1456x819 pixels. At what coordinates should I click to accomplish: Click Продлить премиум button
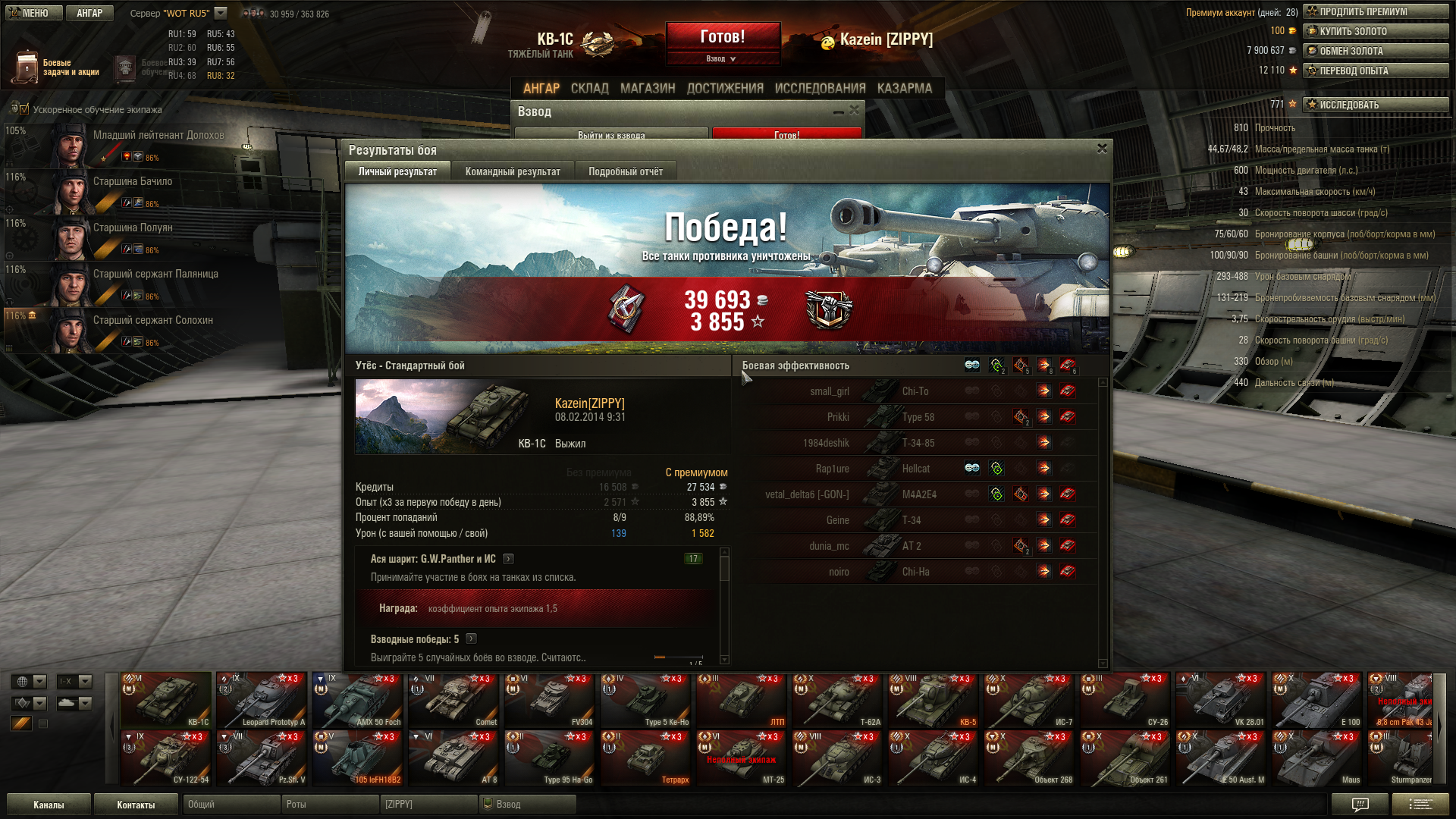[1376, 11]
